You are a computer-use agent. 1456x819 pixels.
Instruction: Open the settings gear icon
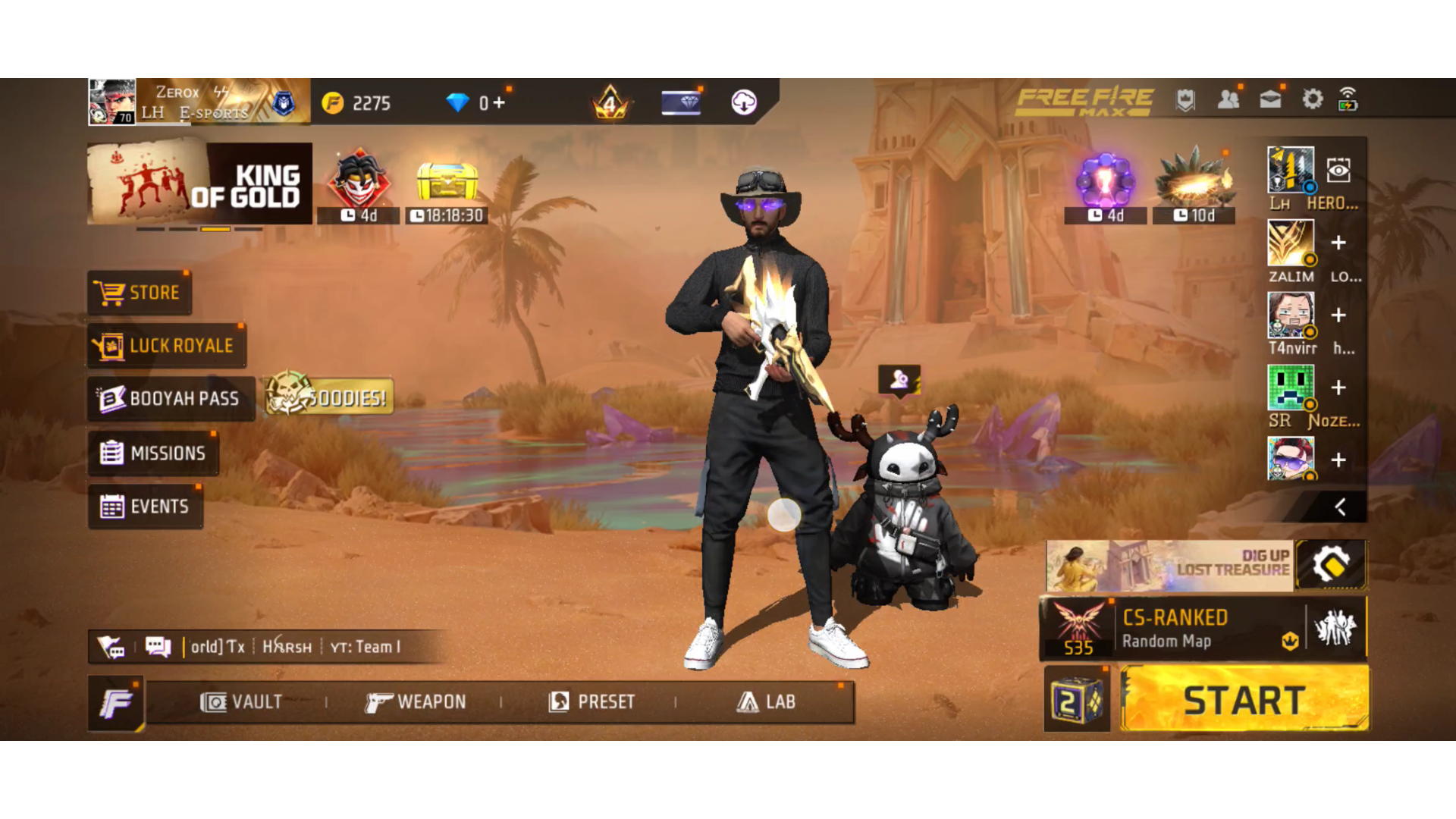(1312, 100)
